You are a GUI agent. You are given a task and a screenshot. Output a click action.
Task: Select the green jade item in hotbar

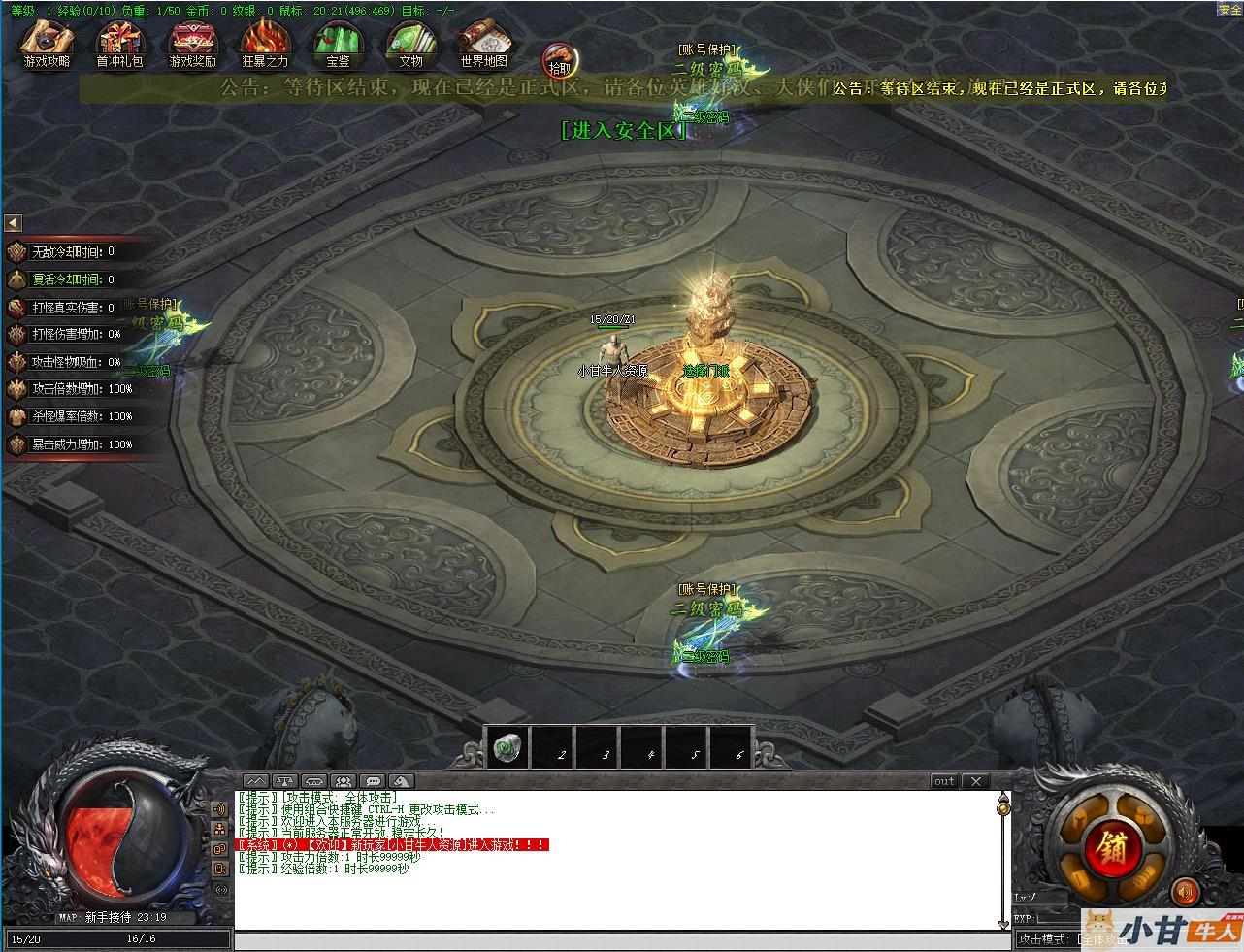coord(507,748)
